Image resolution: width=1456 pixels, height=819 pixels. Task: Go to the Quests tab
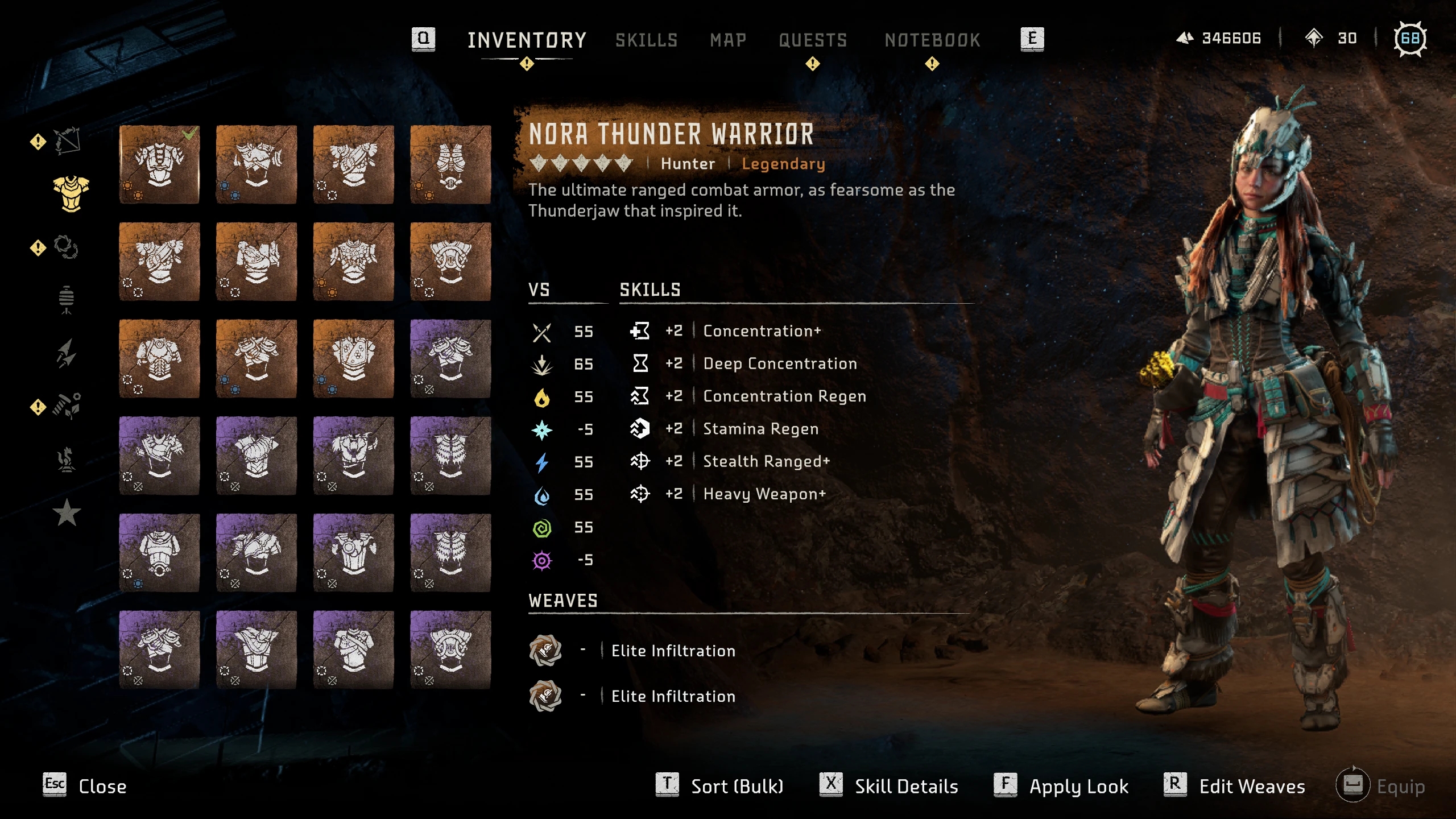[813, 40]
